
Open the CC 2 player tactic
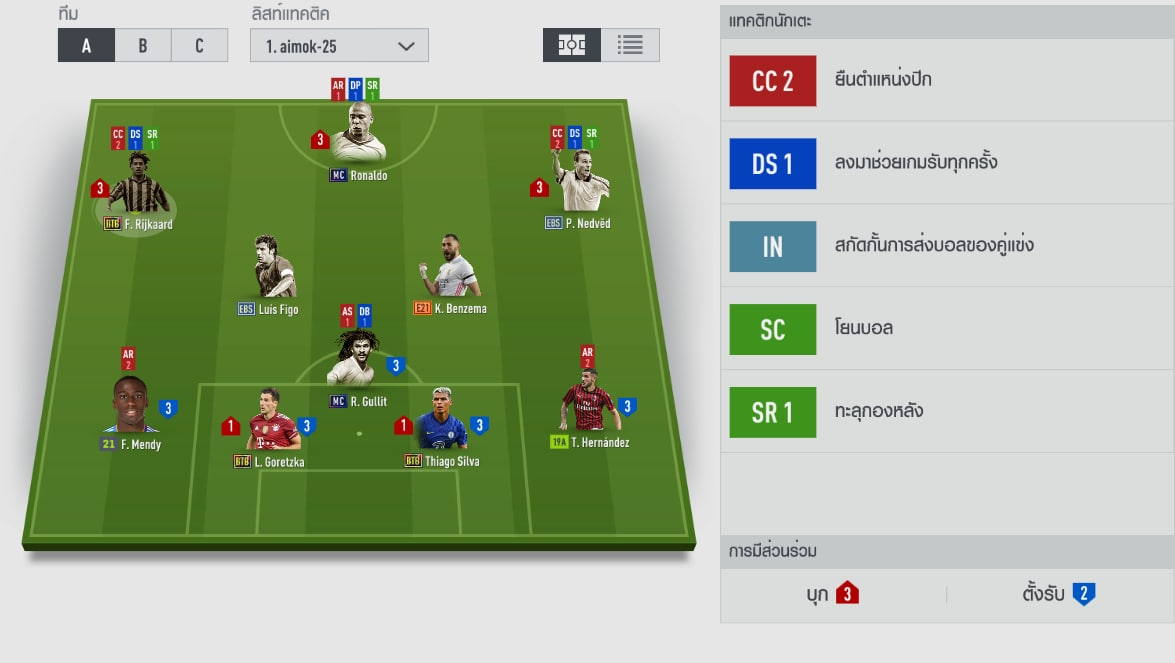click(773, 81)
